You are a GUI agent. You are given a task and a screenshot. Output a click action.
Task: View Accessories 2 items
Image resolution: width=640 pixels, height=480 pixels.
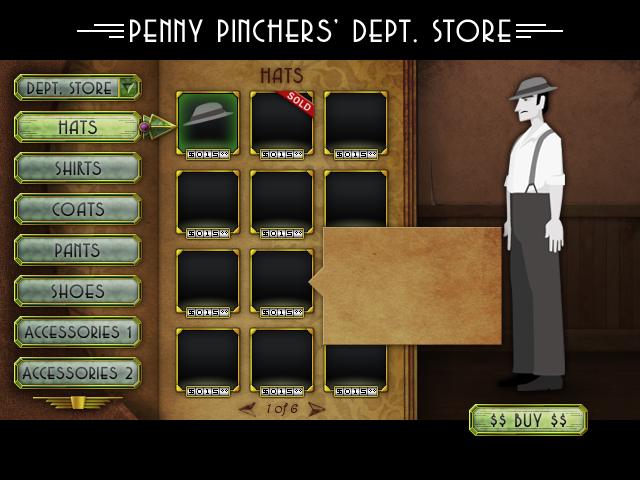coord(77,373)
